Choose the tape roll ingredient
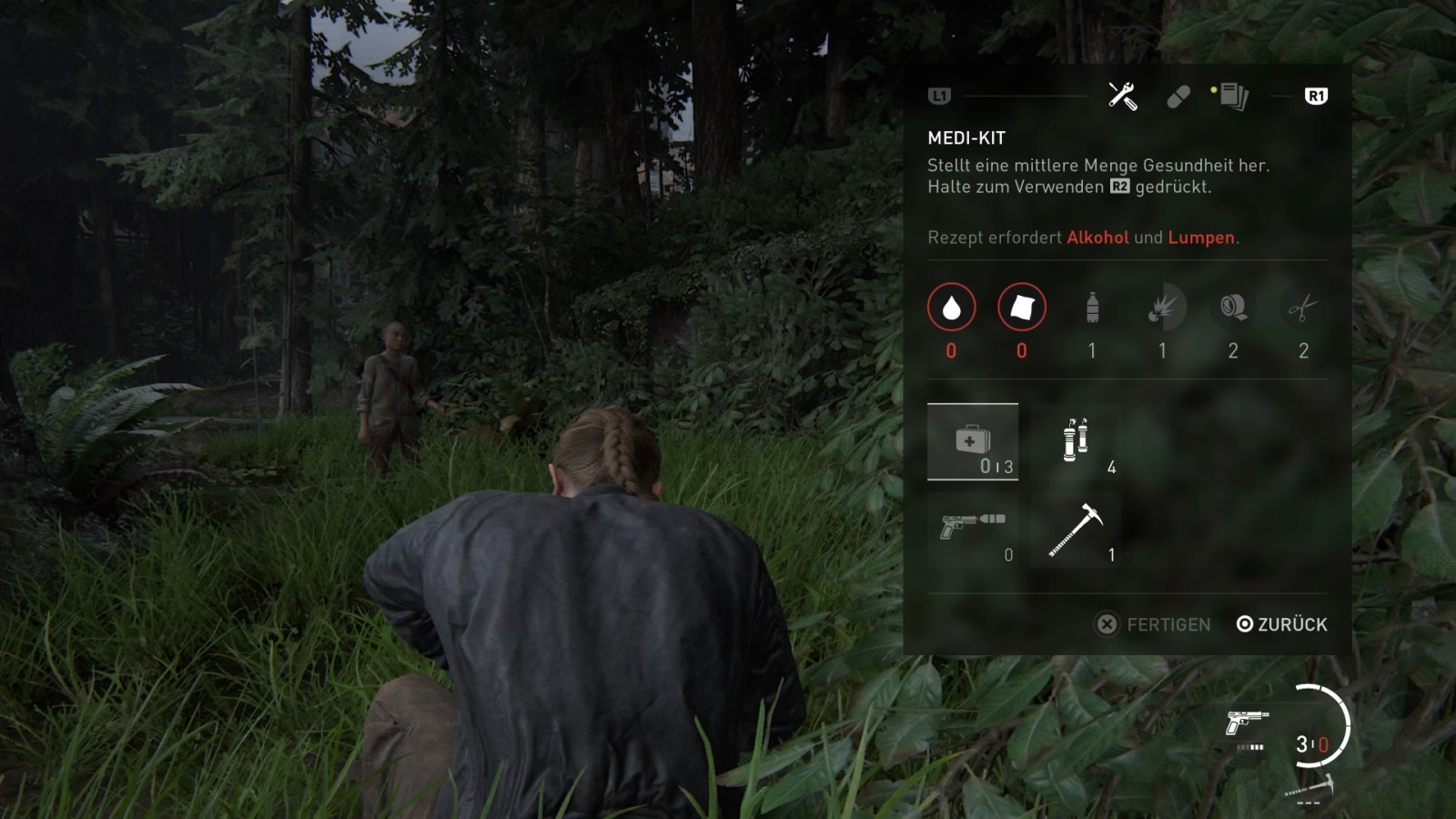 point(1233,308)
